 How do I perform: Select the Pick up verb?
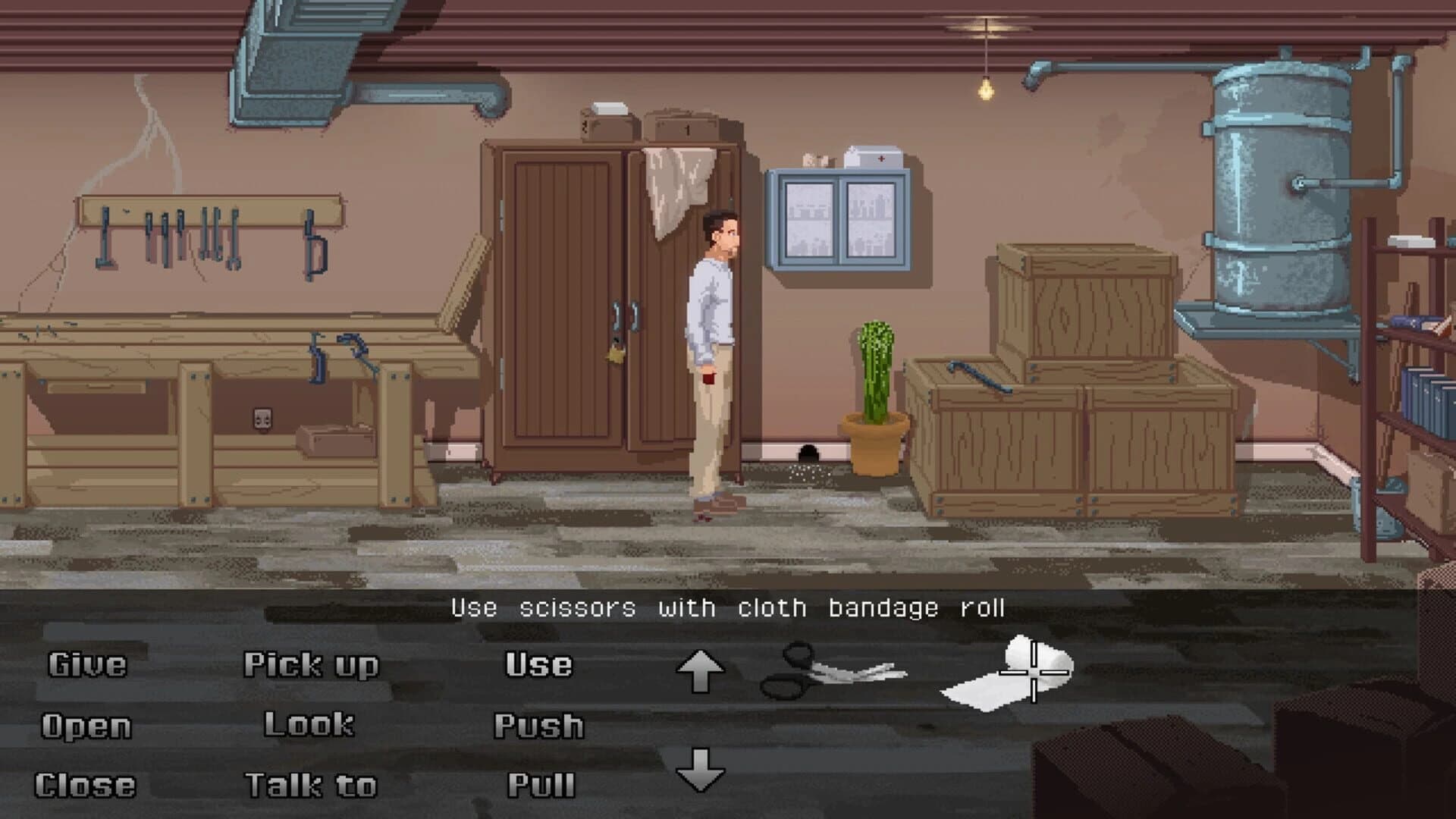tap(311, 666)
